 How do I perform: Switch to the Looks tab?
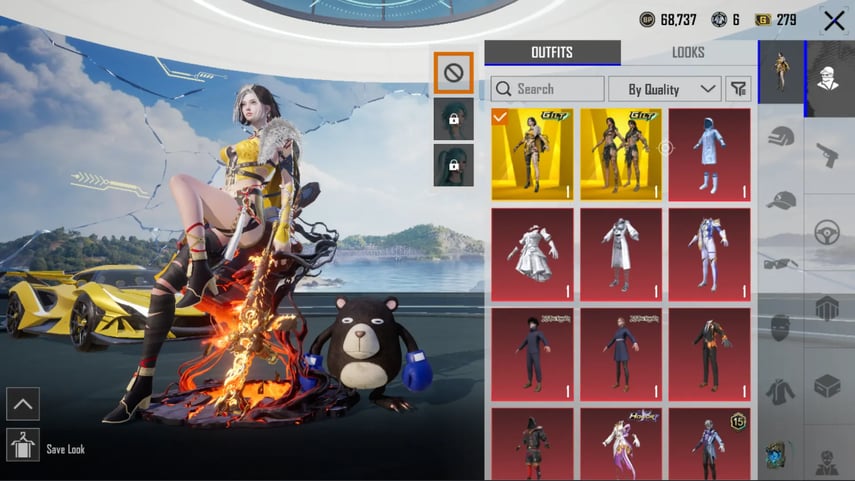click(x=688, y=53)
